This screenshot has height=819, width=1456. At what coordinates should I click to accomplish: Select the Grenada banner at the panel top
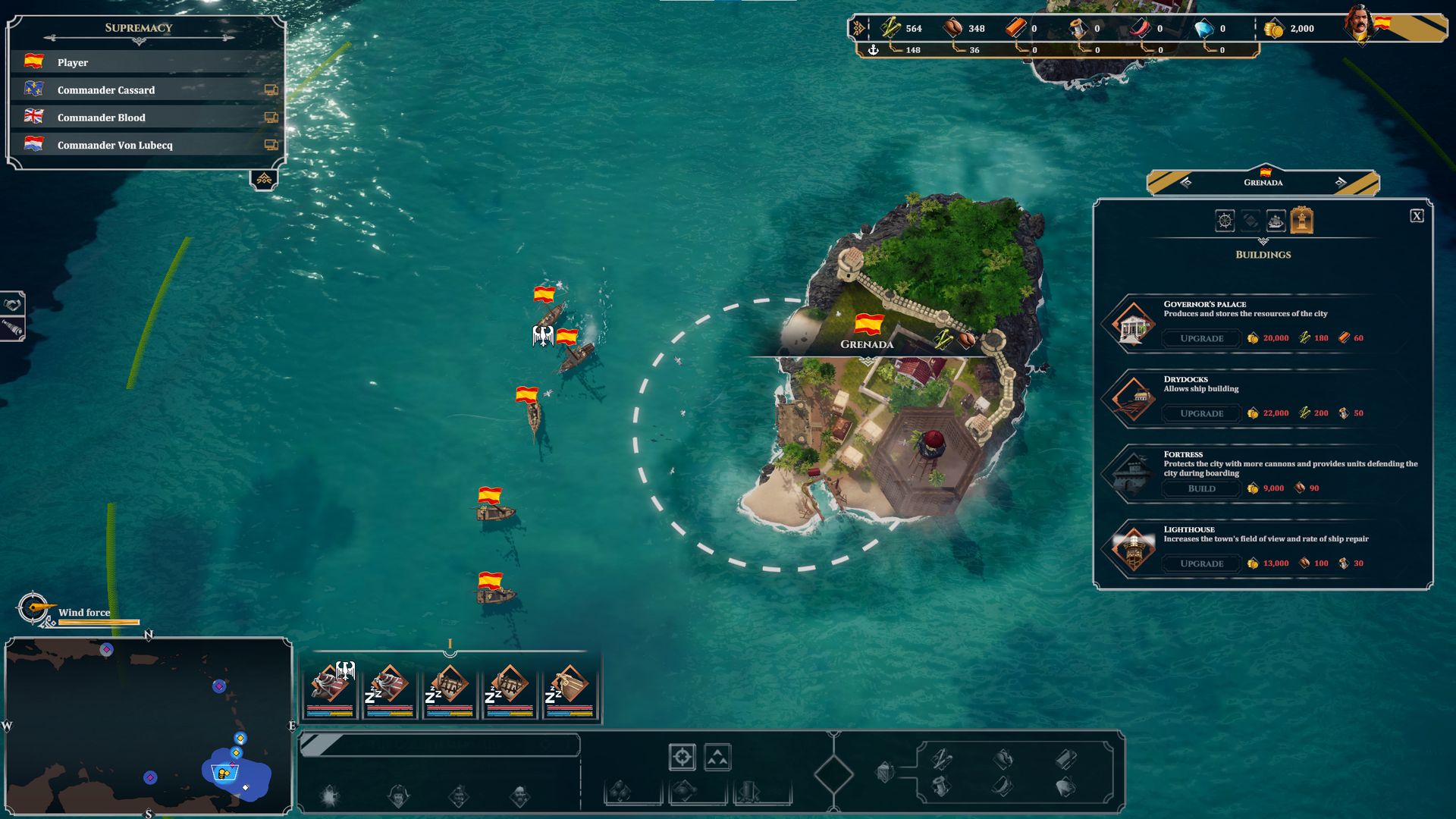pyautogui.click(x=1263, y=181)
